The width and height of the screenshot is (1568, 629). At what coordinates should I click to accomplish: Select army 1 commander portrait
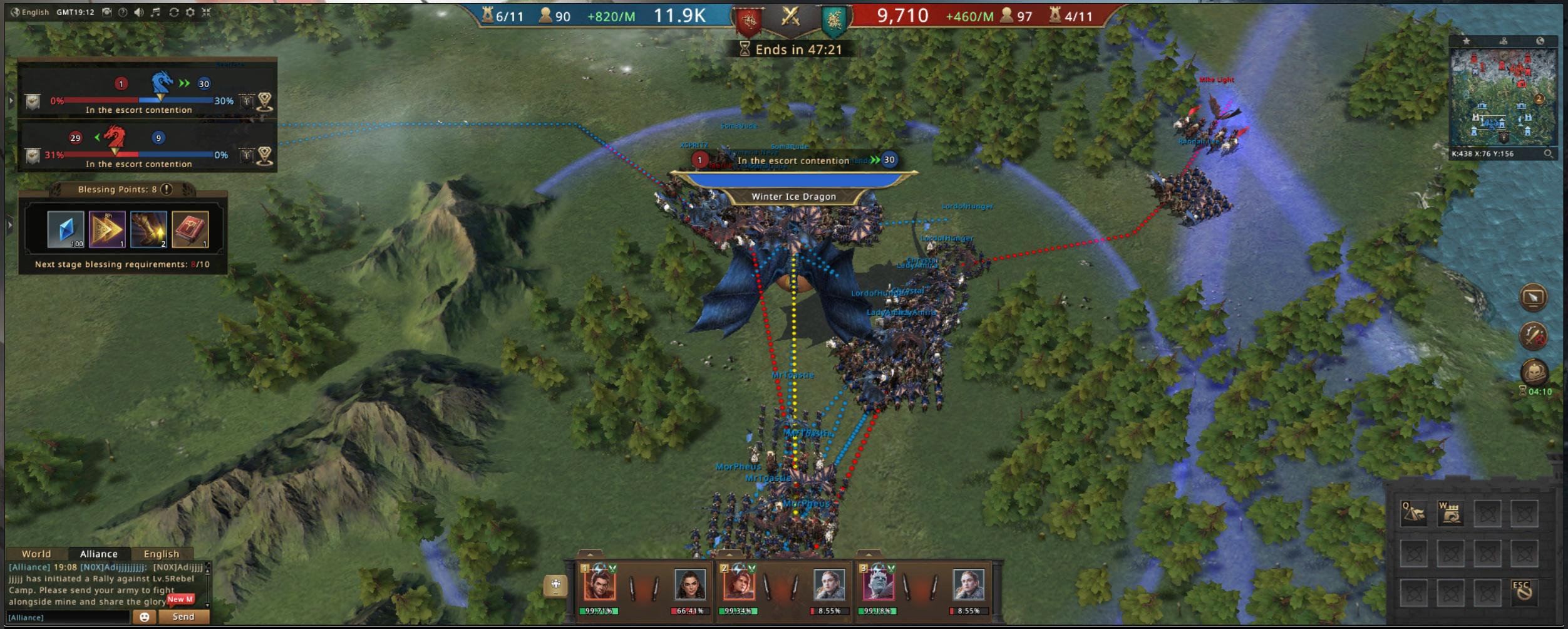tap(599, 585)
